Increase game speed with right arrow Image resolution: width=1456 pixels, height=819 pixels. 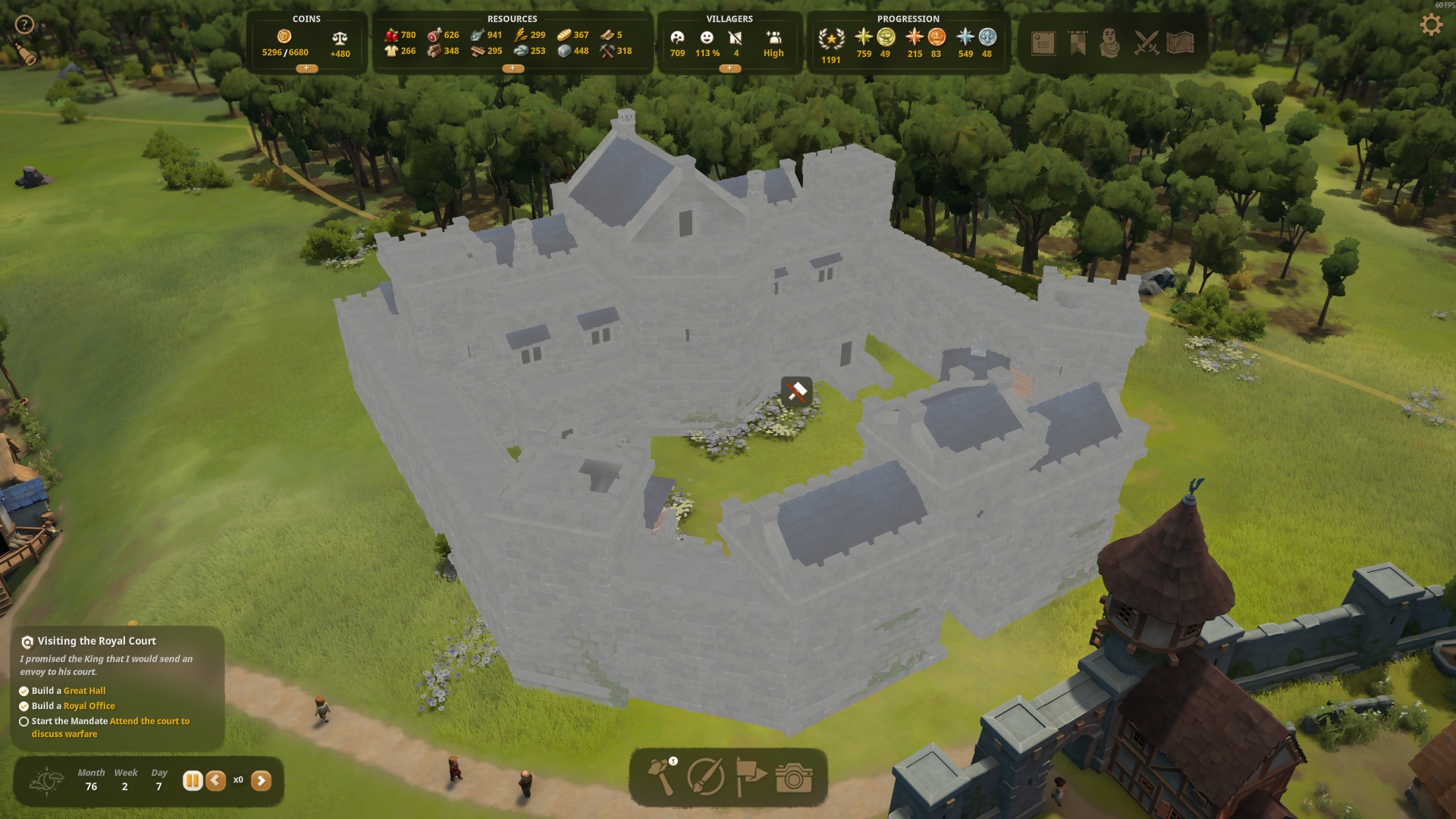click(261, 780)
